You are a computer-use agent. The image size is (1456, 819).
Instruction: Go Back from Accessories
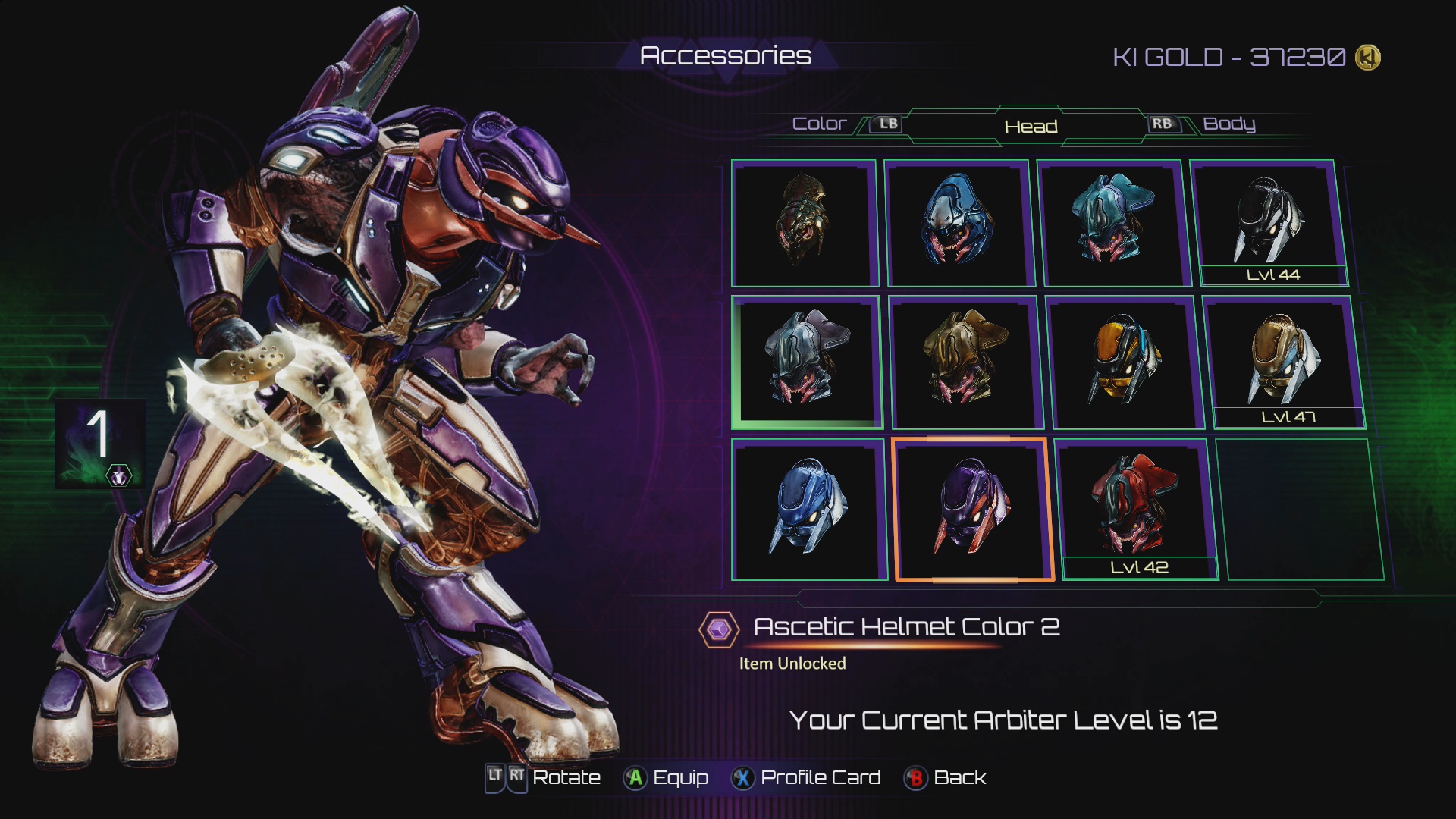[x=945, y=778]
